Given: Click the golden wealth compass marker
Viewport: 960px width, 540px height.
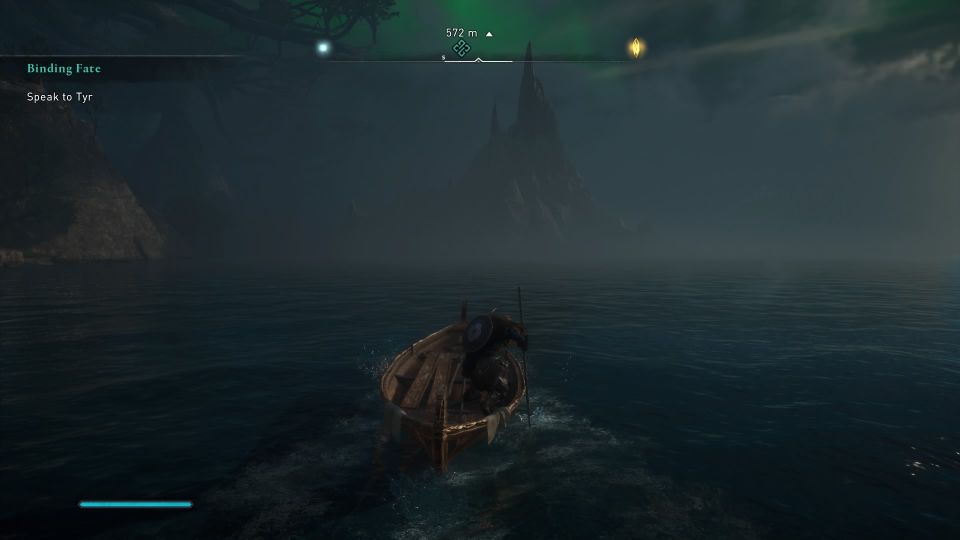Looking at the screenshot, I should (636, 47).
